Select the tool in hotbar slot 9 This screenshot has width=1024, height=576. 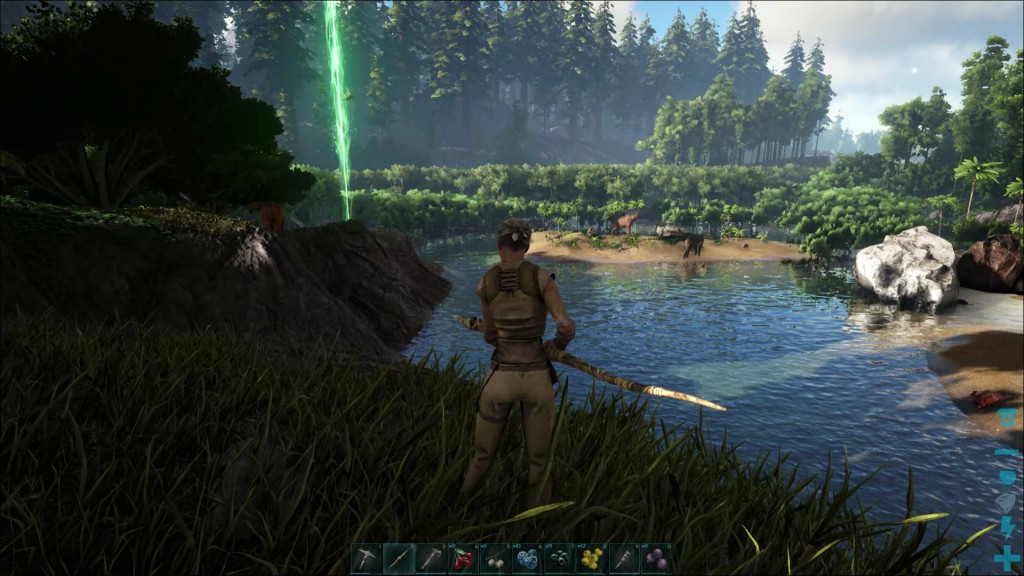pyautogui.click(x=624, y=559)
